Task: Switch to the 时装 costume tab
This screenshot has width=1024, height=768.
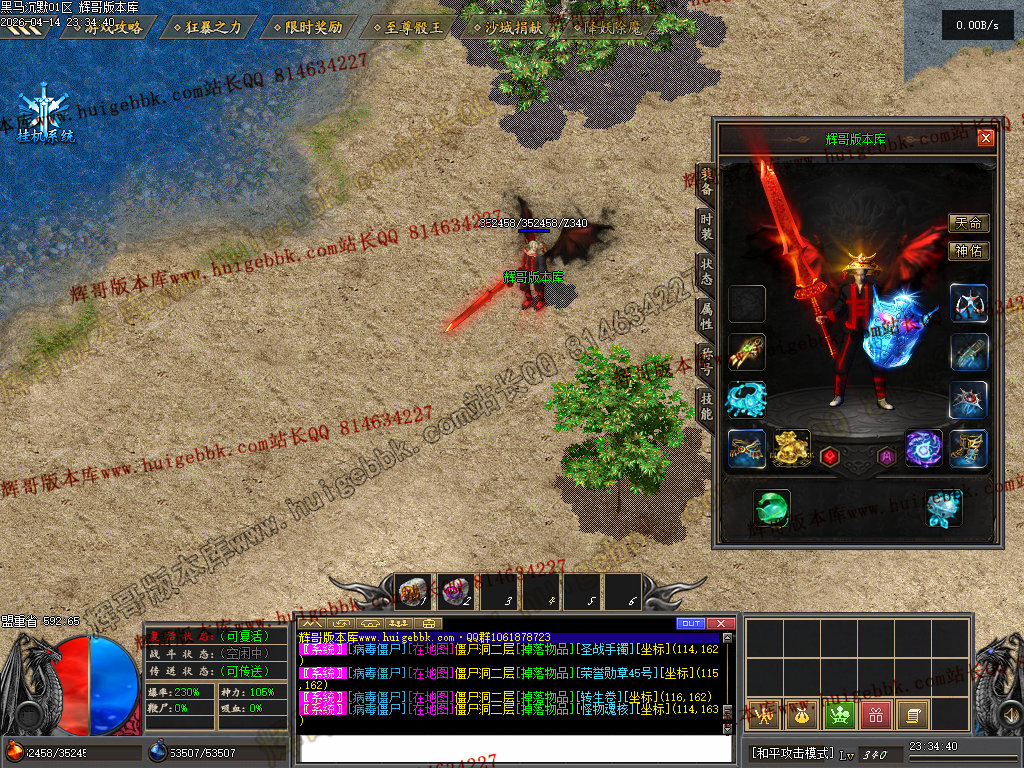Action: pos(706,227)
